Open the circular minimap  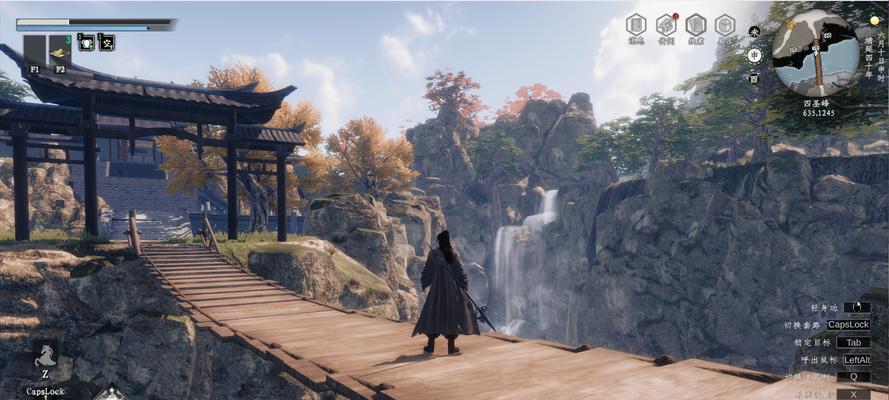point(814,53)
